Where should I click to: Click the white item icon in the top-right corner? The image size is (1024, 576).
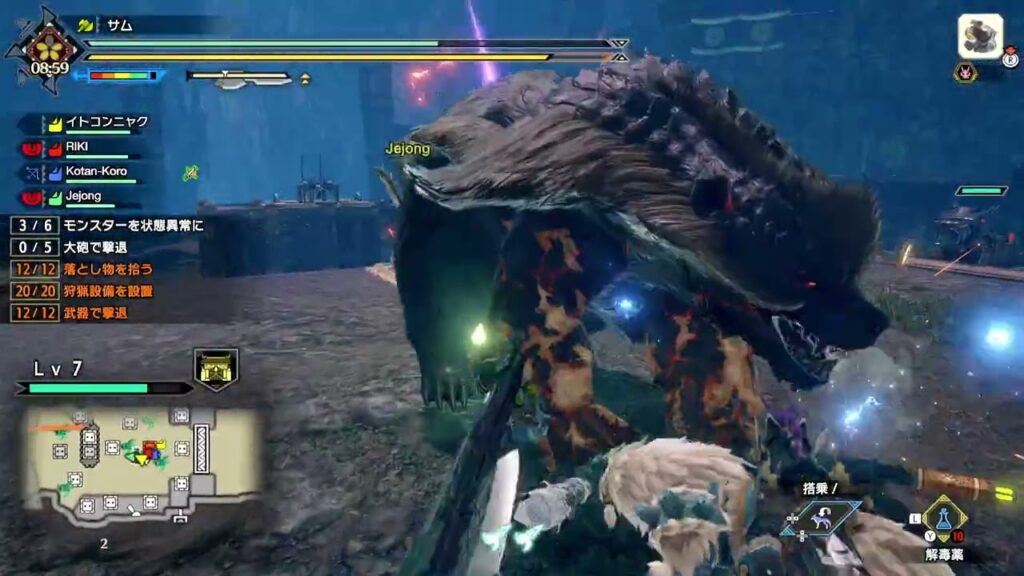coord(980,36)
